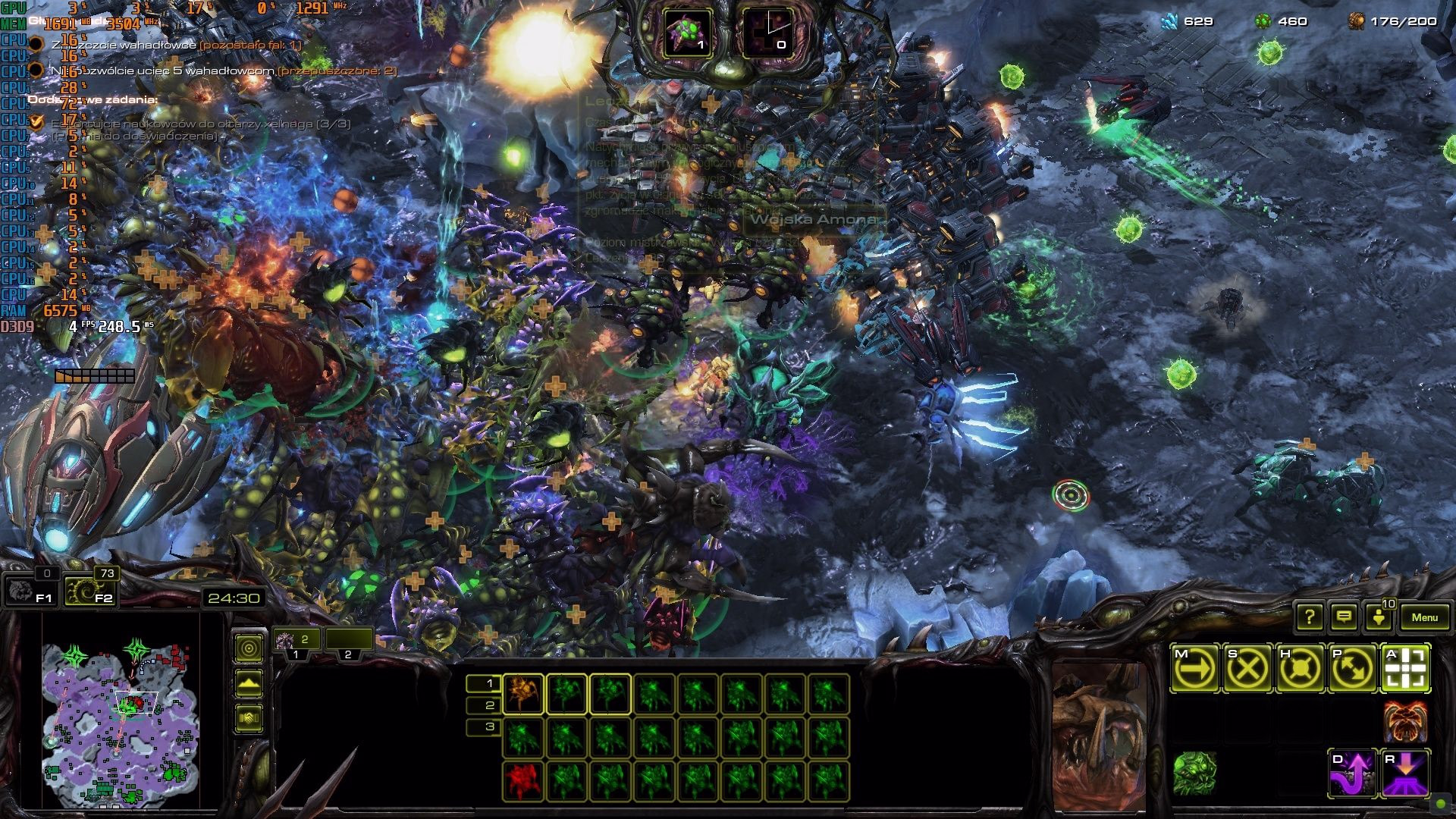The image size is (1456, 819).
Task: Open the handshake alliance button
Action: (x=249, y=718)
